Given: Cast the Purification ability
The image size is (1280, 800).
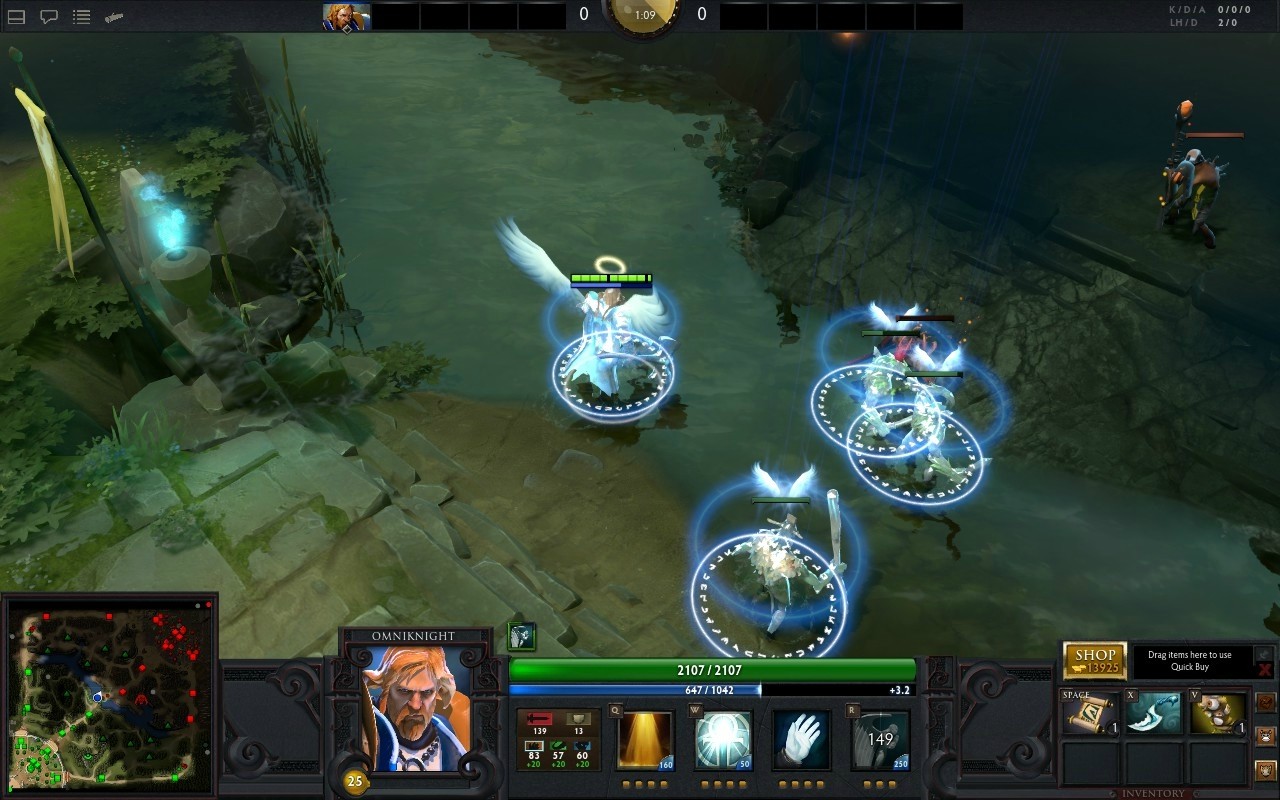Looking at the screenshot, I should pos(645,740).
